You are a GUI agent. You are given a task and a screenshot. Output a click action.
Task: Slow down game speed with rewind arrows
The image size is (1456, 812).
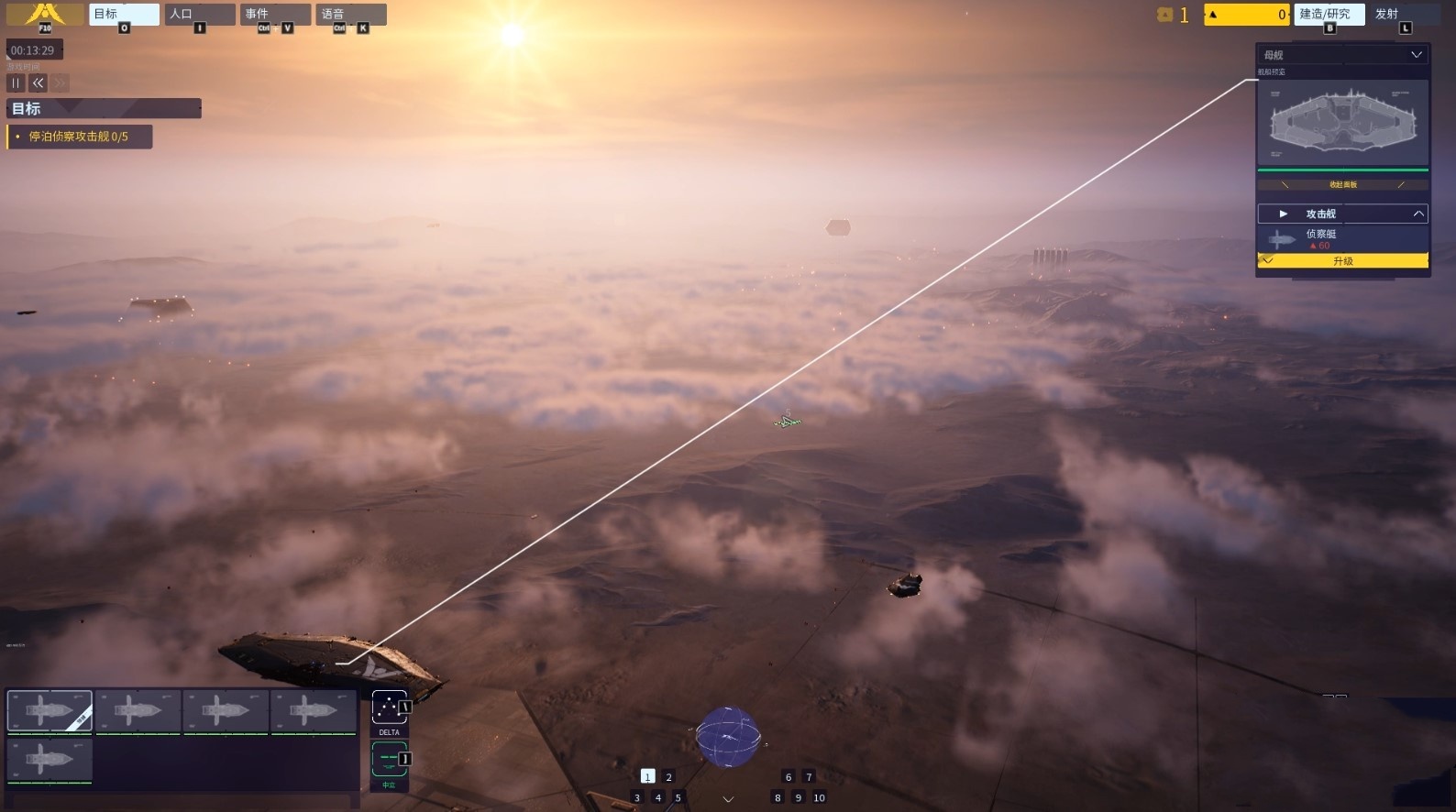(x=38, y=83)
